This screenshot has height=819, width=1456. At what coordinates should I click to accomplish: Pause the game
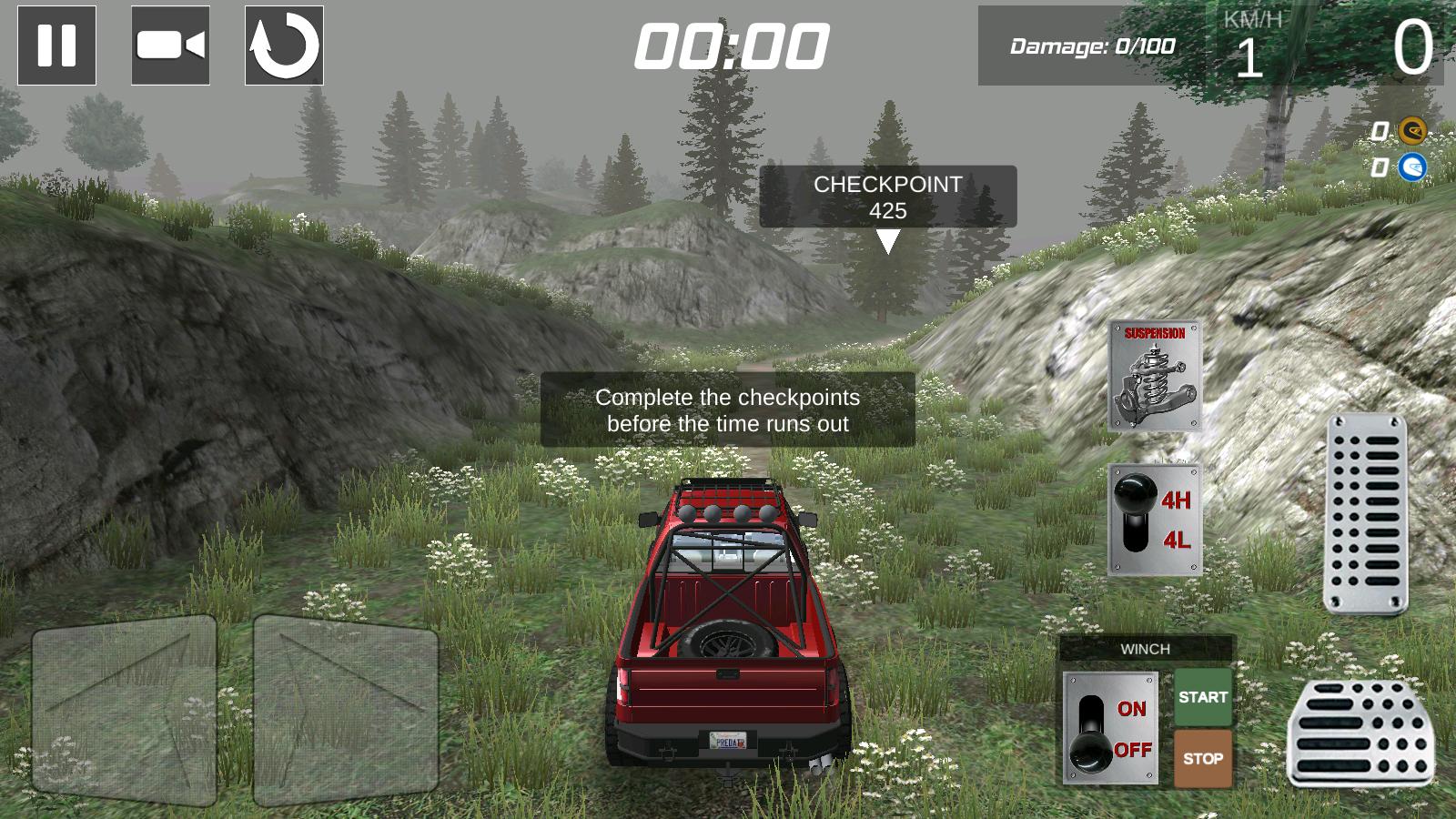pos(55,45)
